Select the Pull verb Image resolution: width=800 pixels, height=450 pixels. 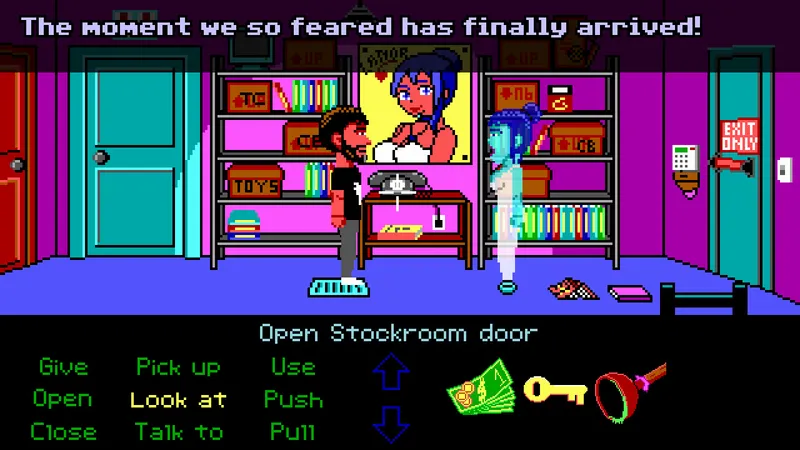[293, 432]
